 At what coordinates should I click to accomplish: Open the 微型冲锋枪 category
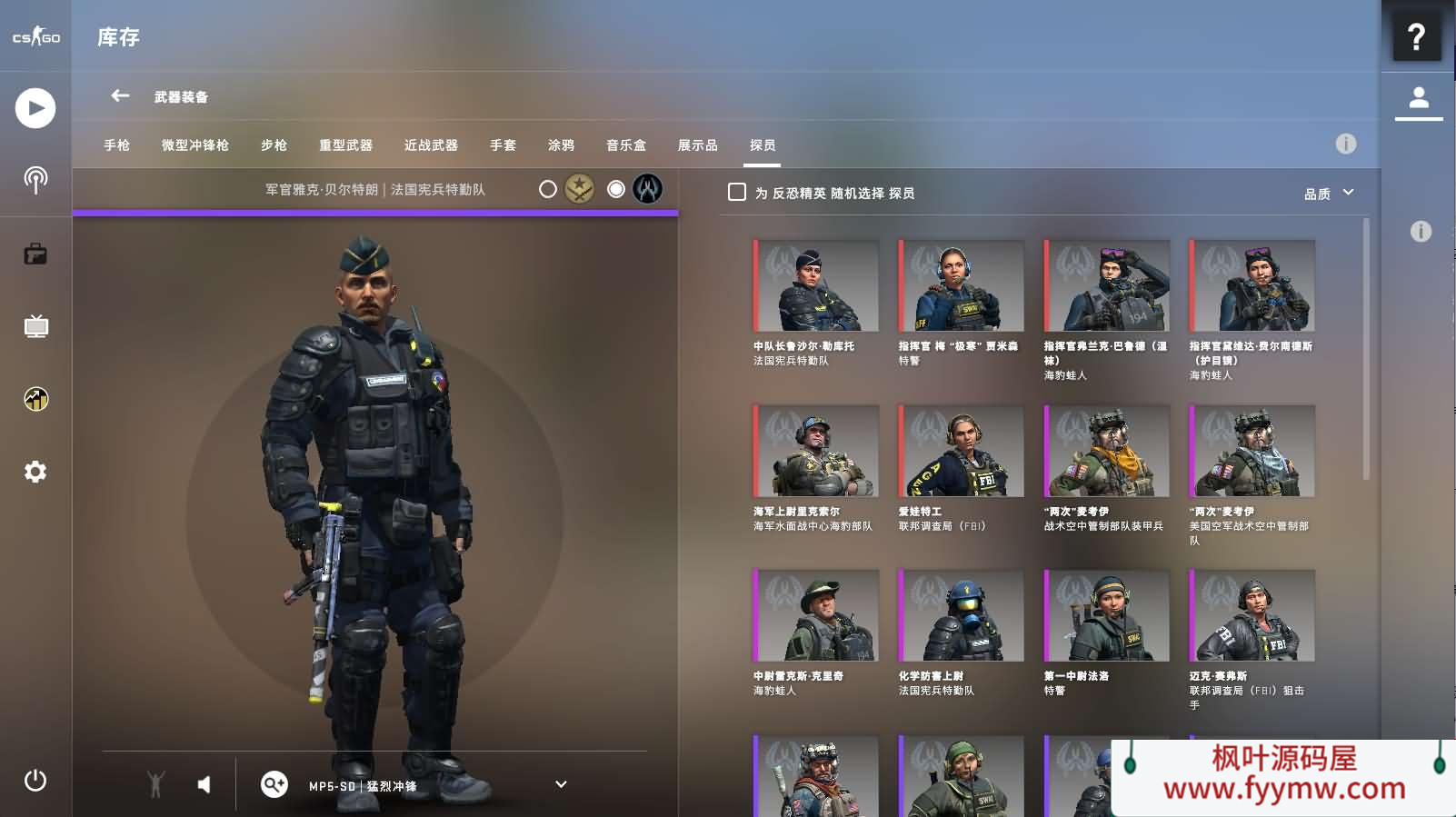(194, 145)
